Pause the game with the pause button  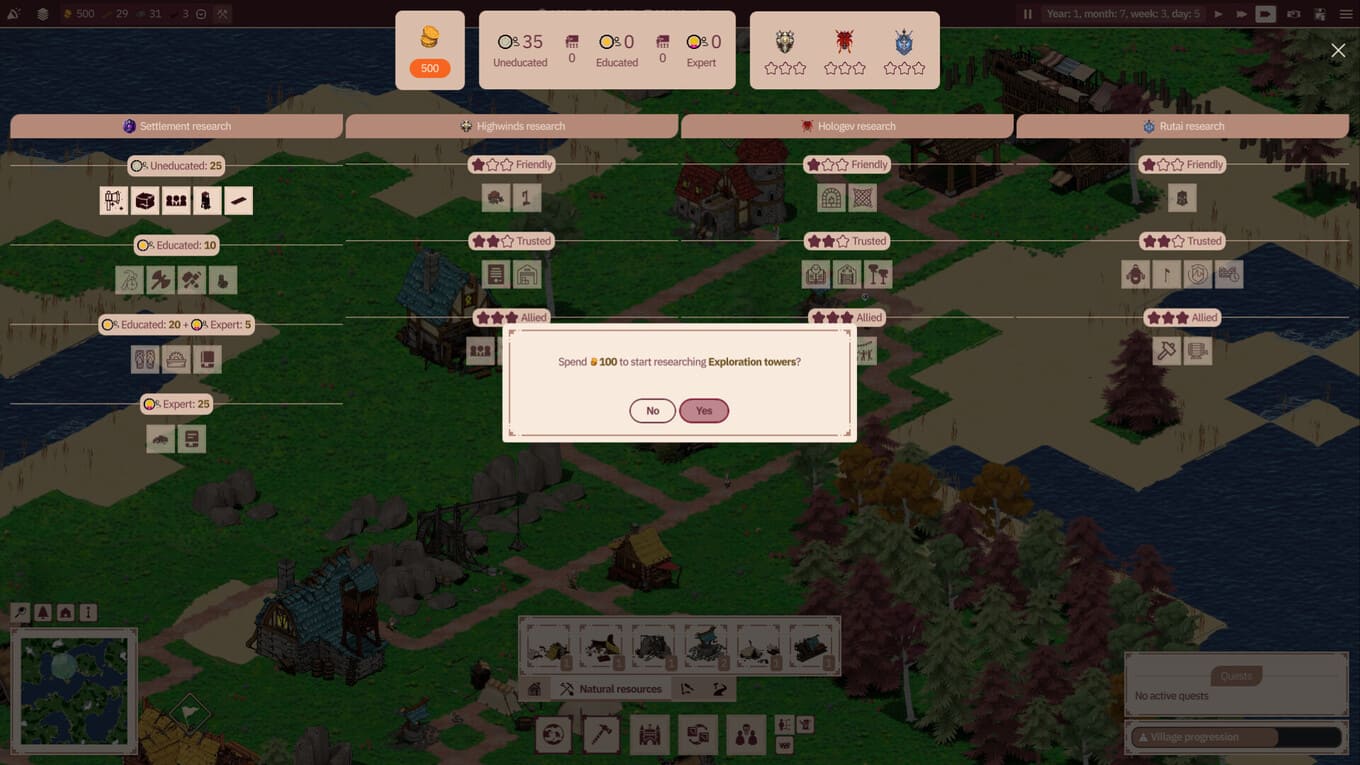coord(1027,14)
